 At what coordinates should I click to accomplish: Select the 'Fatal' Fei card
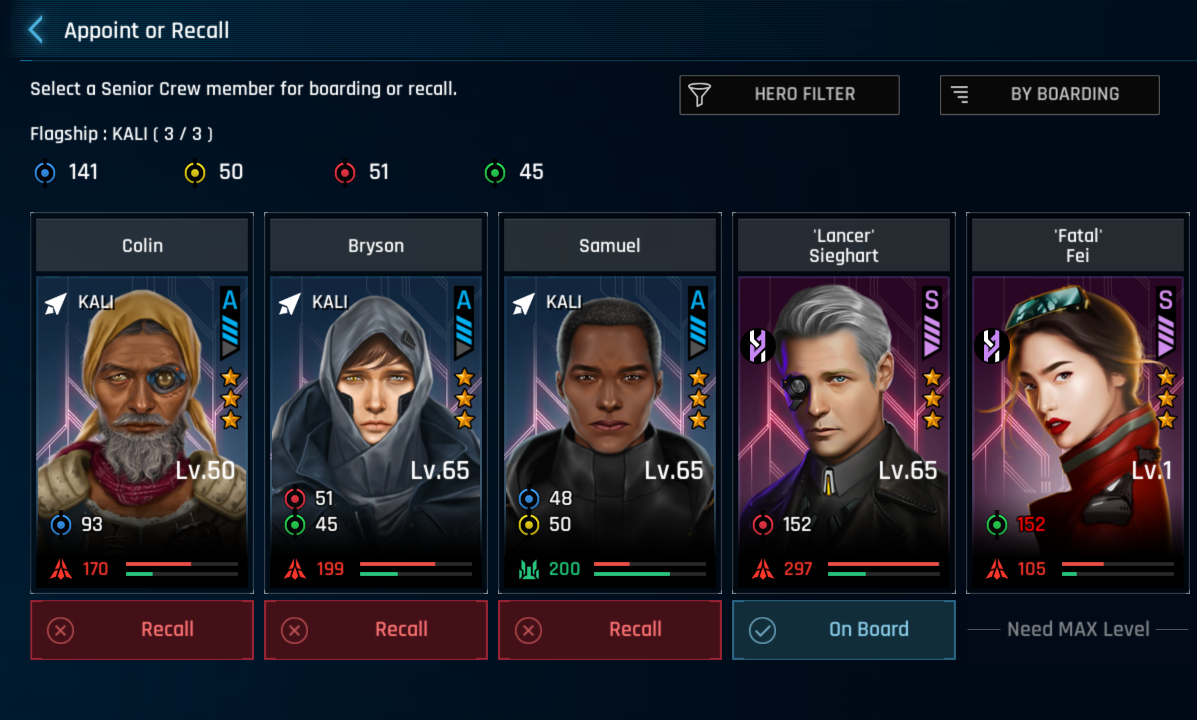click(1077, 410)
